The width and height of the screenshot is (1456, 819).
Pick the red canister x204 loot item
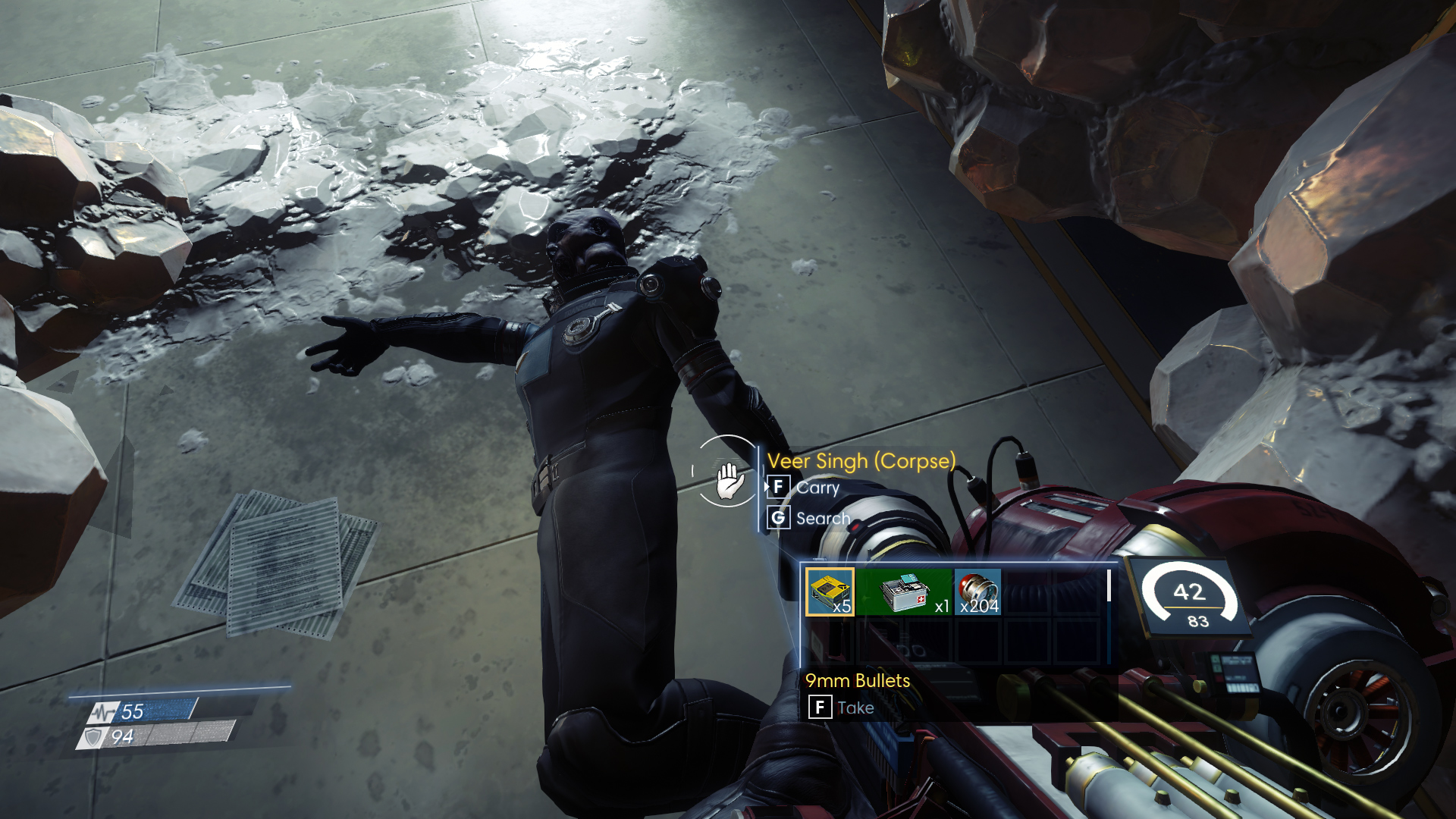977,591
